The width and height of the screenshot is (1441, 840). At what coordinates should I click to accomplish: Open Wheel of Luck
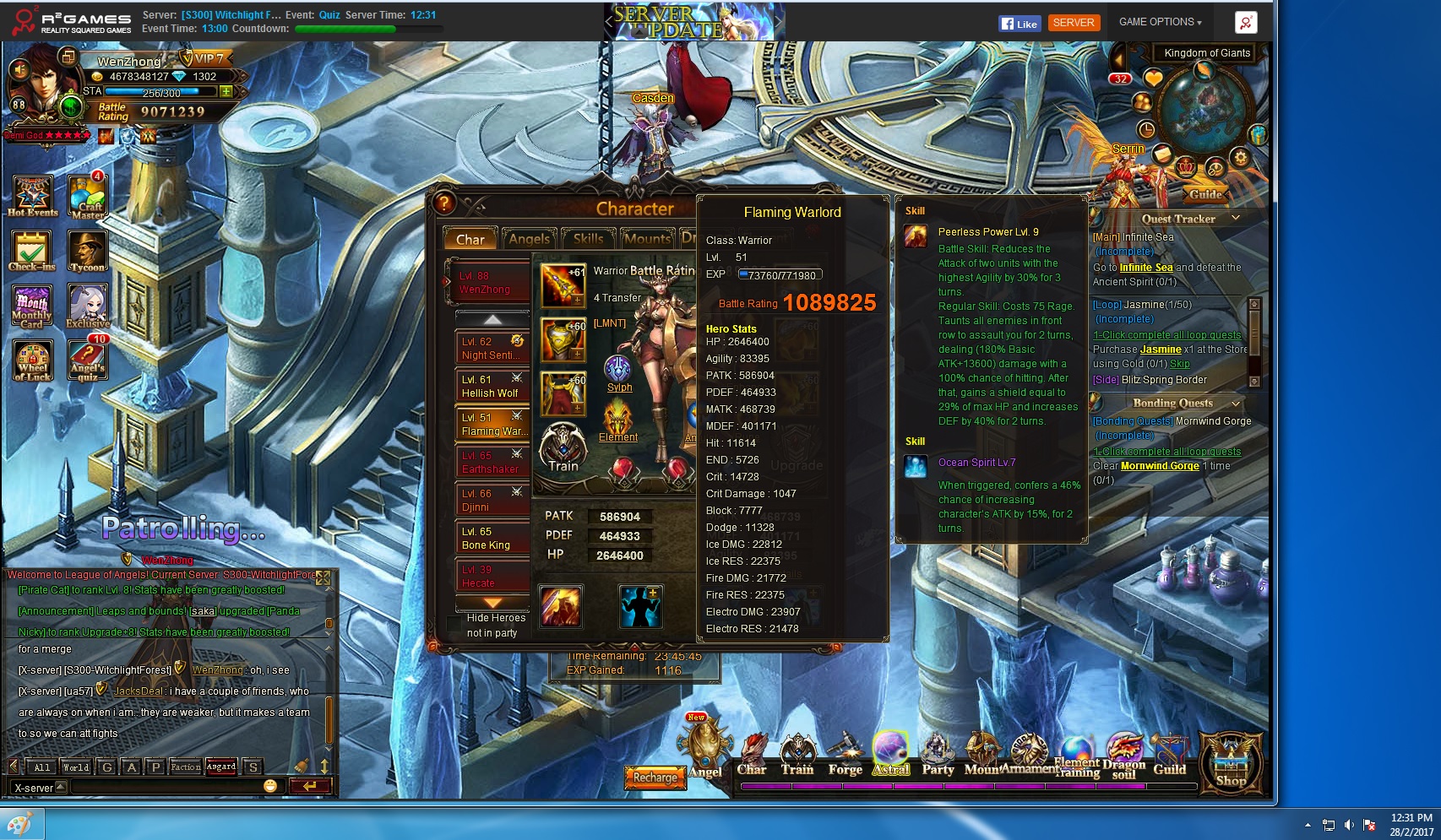pos(33,360)
